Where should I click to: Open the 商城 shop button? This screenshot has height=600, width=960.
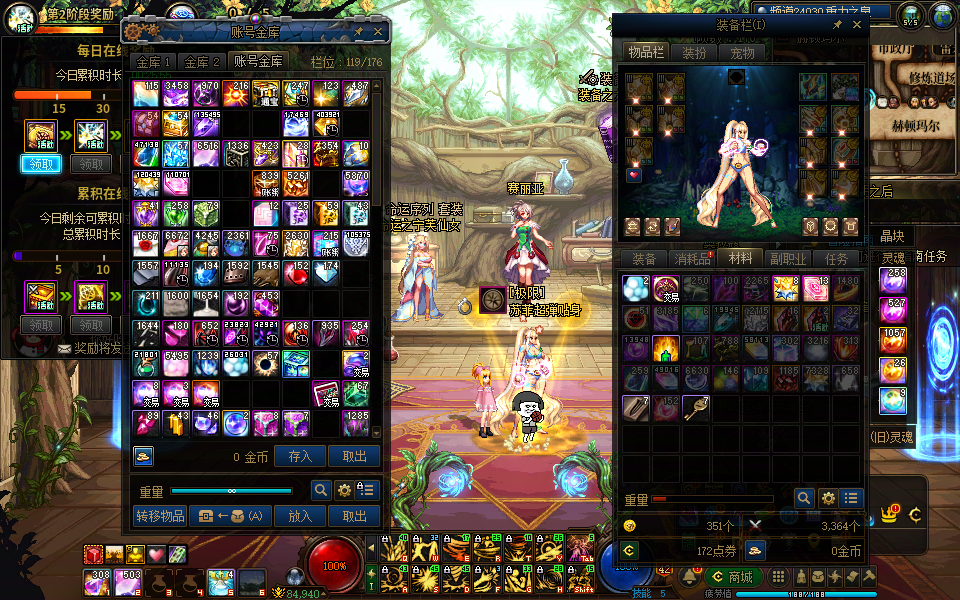733,577
